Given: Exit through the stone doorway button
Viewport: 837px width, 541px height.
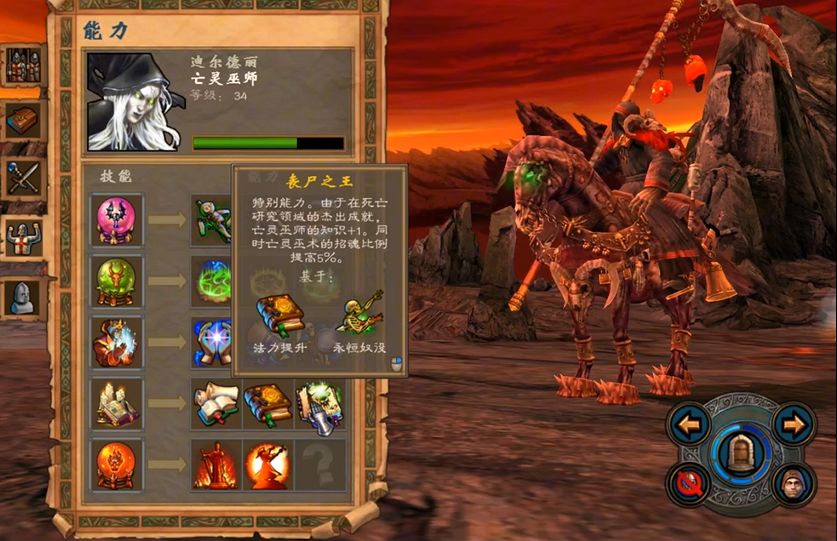Looking at the screenshot, I should (x=741, y=454).
